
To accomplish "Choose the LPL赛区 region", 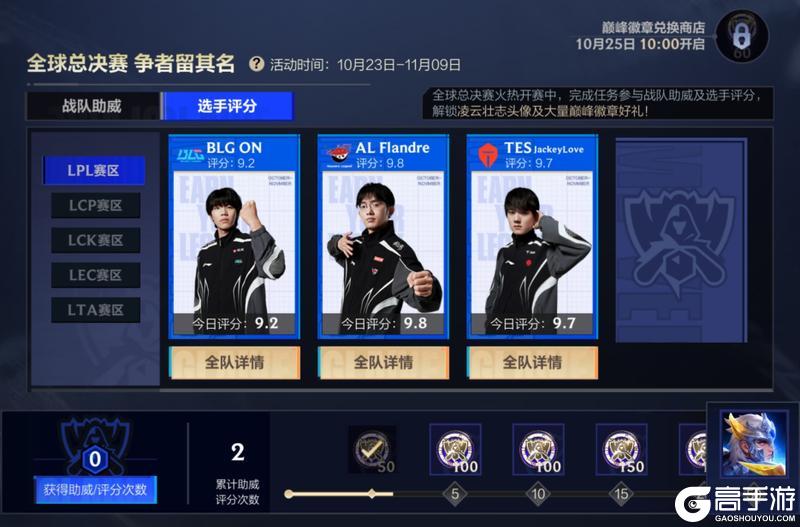I will coord(94,170).
